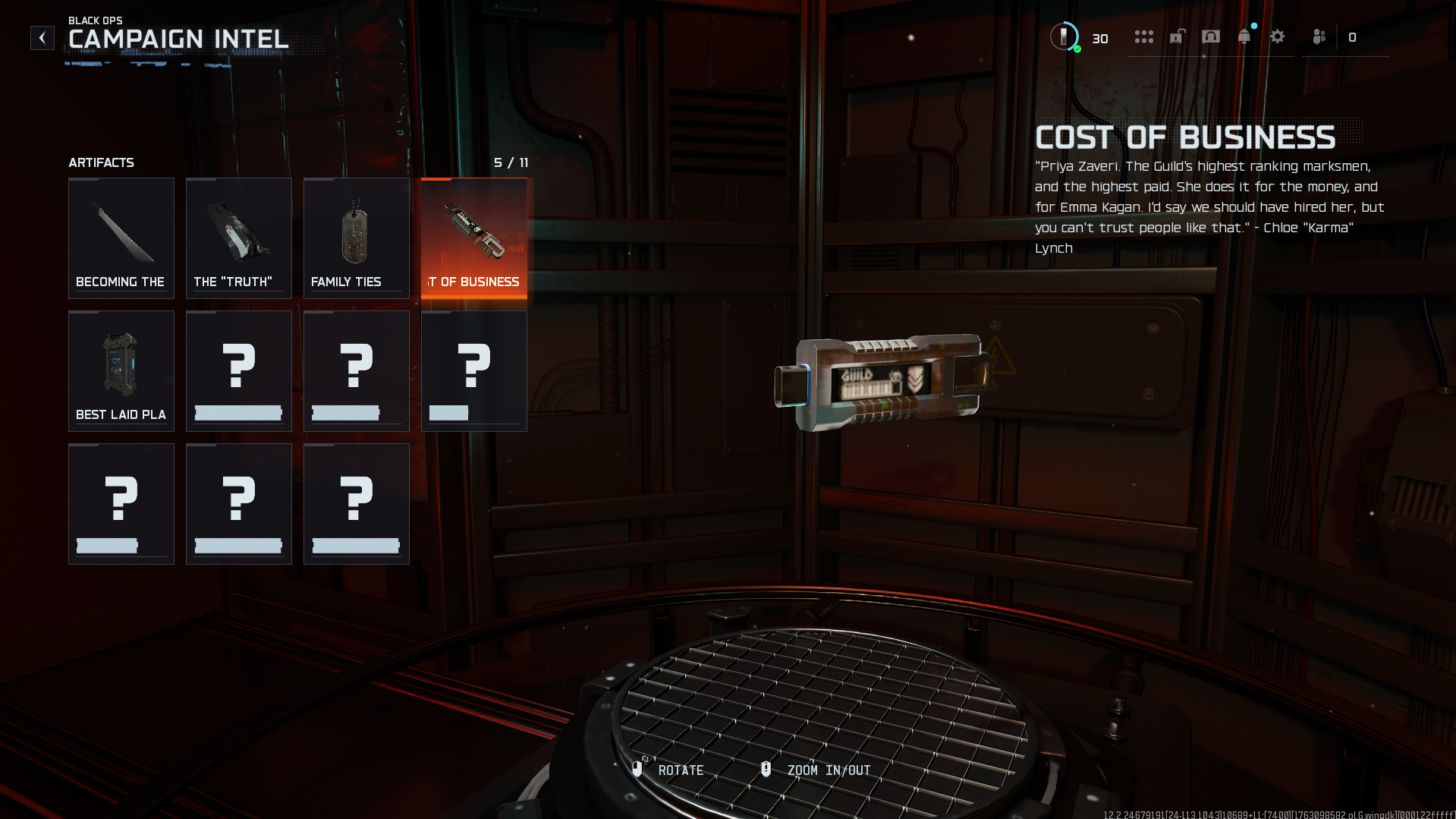
Task: Open The "Truth" artifact tile
Action: (x=239, y=238)
